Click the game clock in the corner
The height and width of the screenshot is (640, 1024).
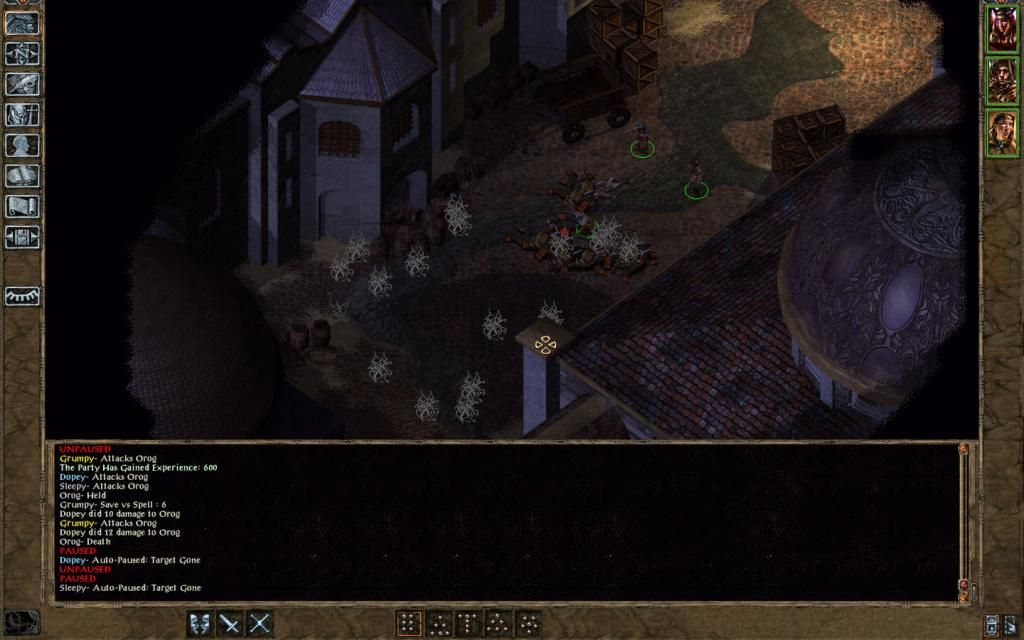point(20,622)
